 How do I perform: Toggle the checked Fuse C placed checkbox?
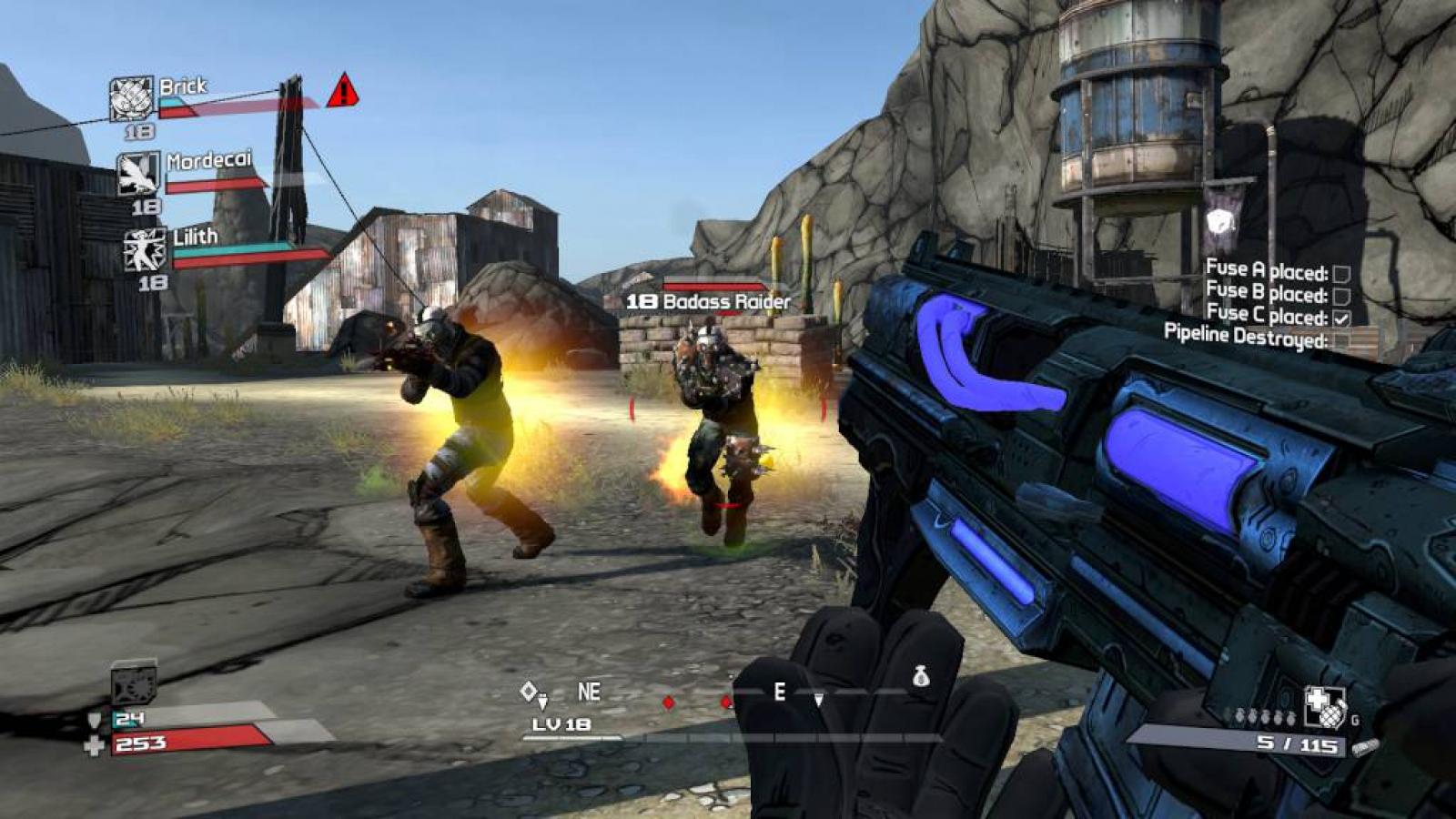pos(1340,318)
